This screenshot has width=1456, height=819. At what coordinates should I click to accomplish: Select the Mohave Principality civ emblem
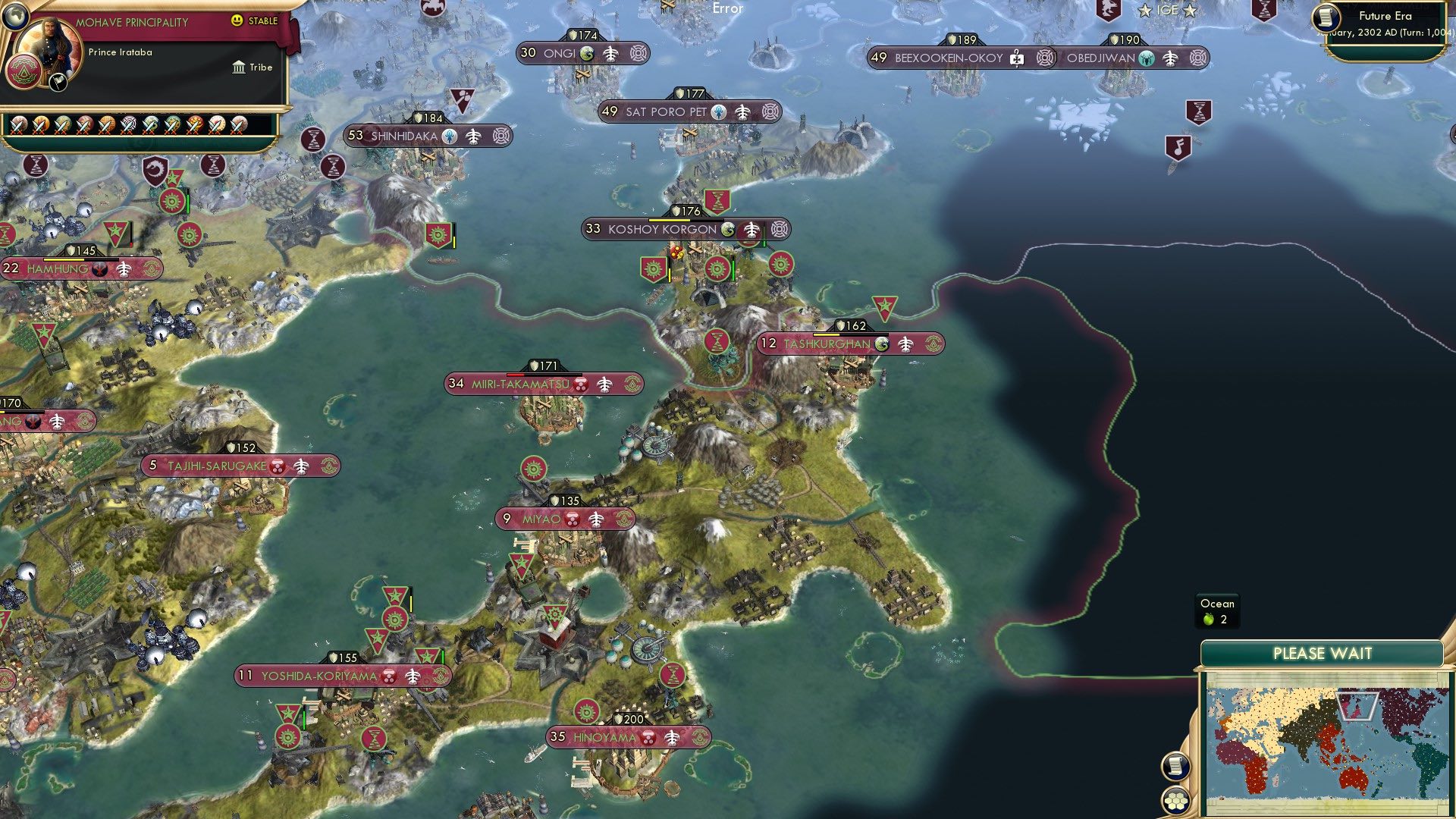pyautogui.click(x=25, y=72)
